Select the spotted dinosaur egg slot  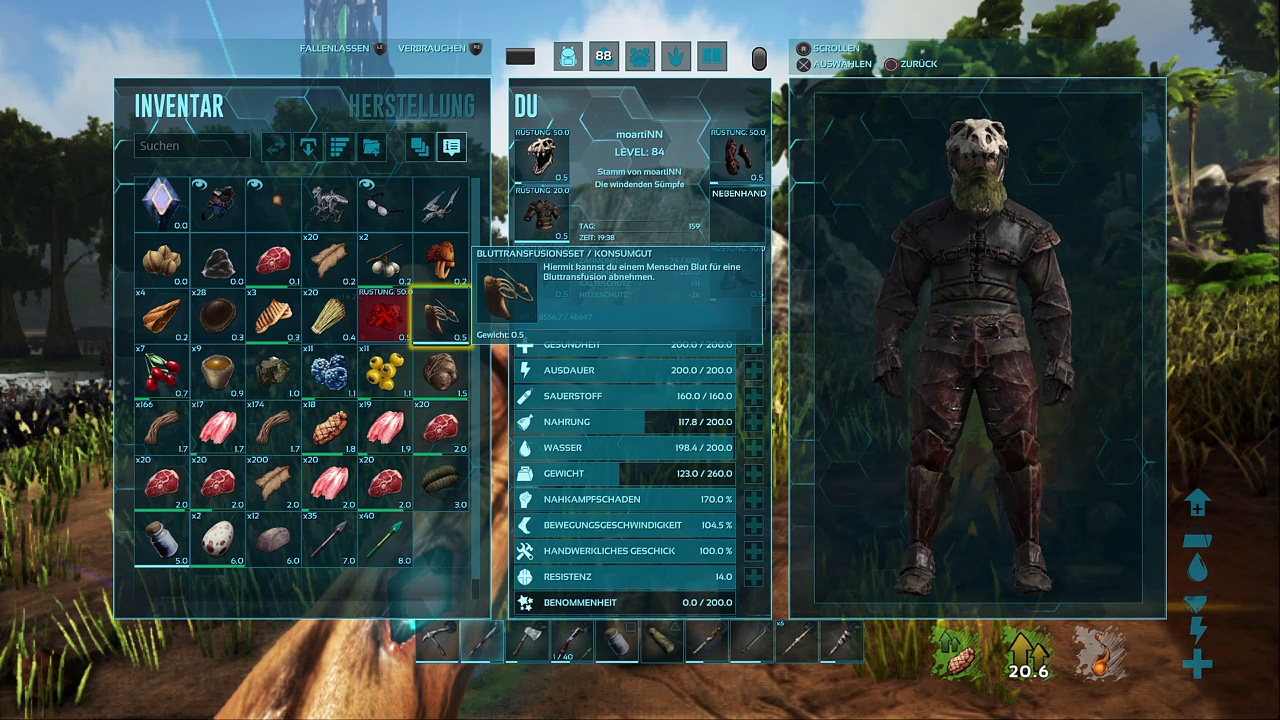click(218, 540)
